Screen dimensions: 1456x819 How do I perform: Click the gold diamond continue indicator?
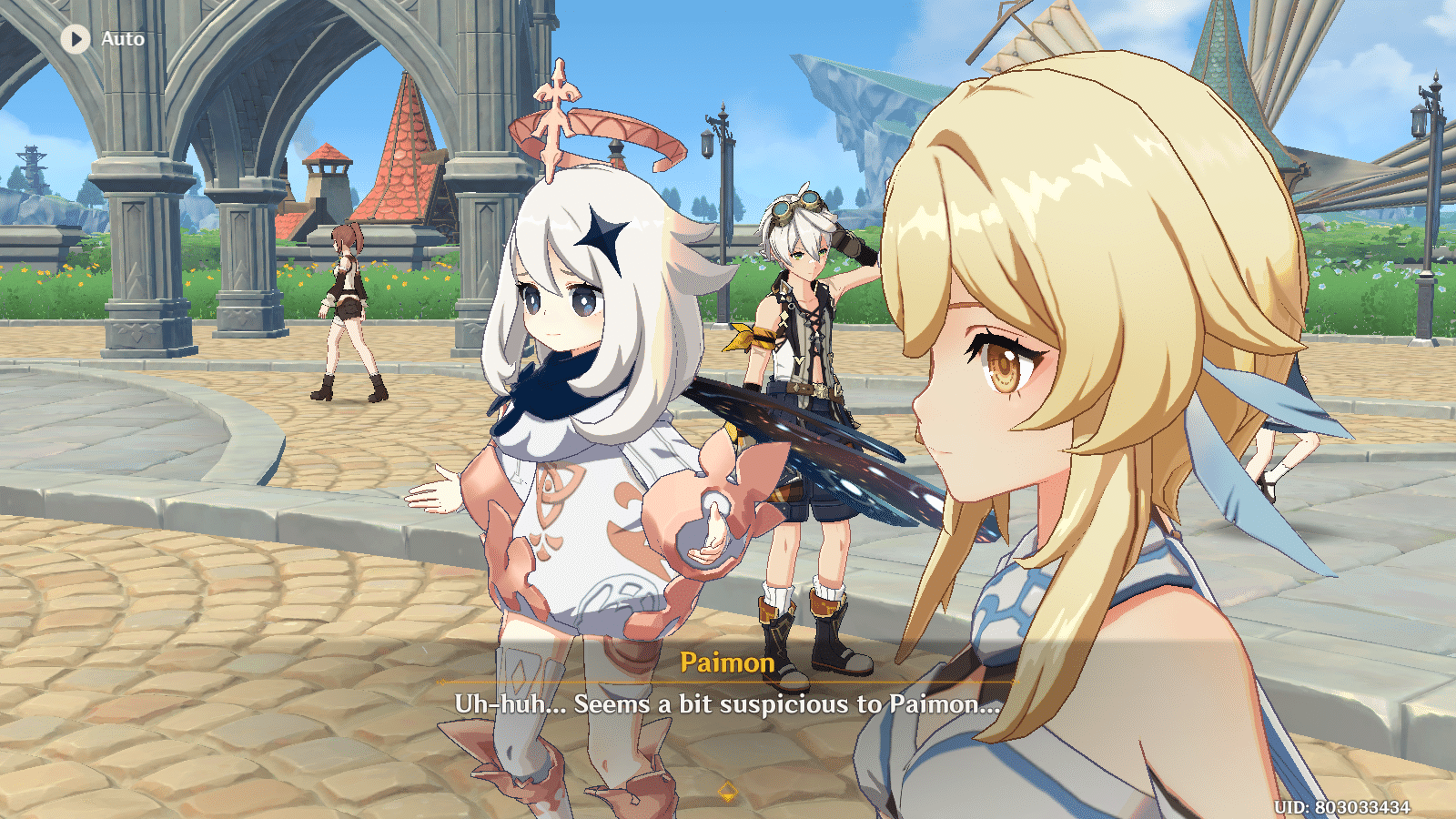pos(727,793)
